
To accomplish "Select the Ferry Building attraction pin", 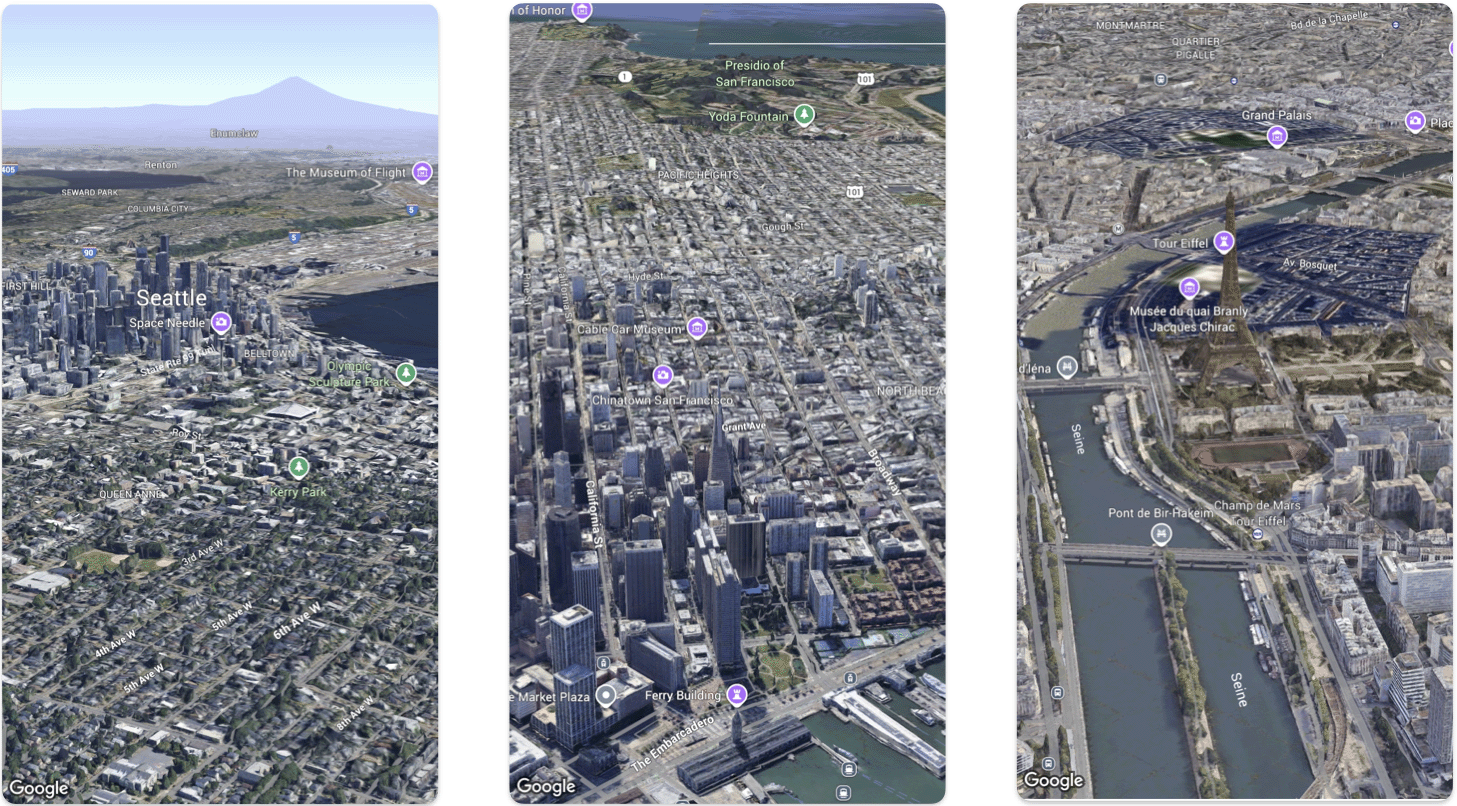I will [x=737, y=694].
